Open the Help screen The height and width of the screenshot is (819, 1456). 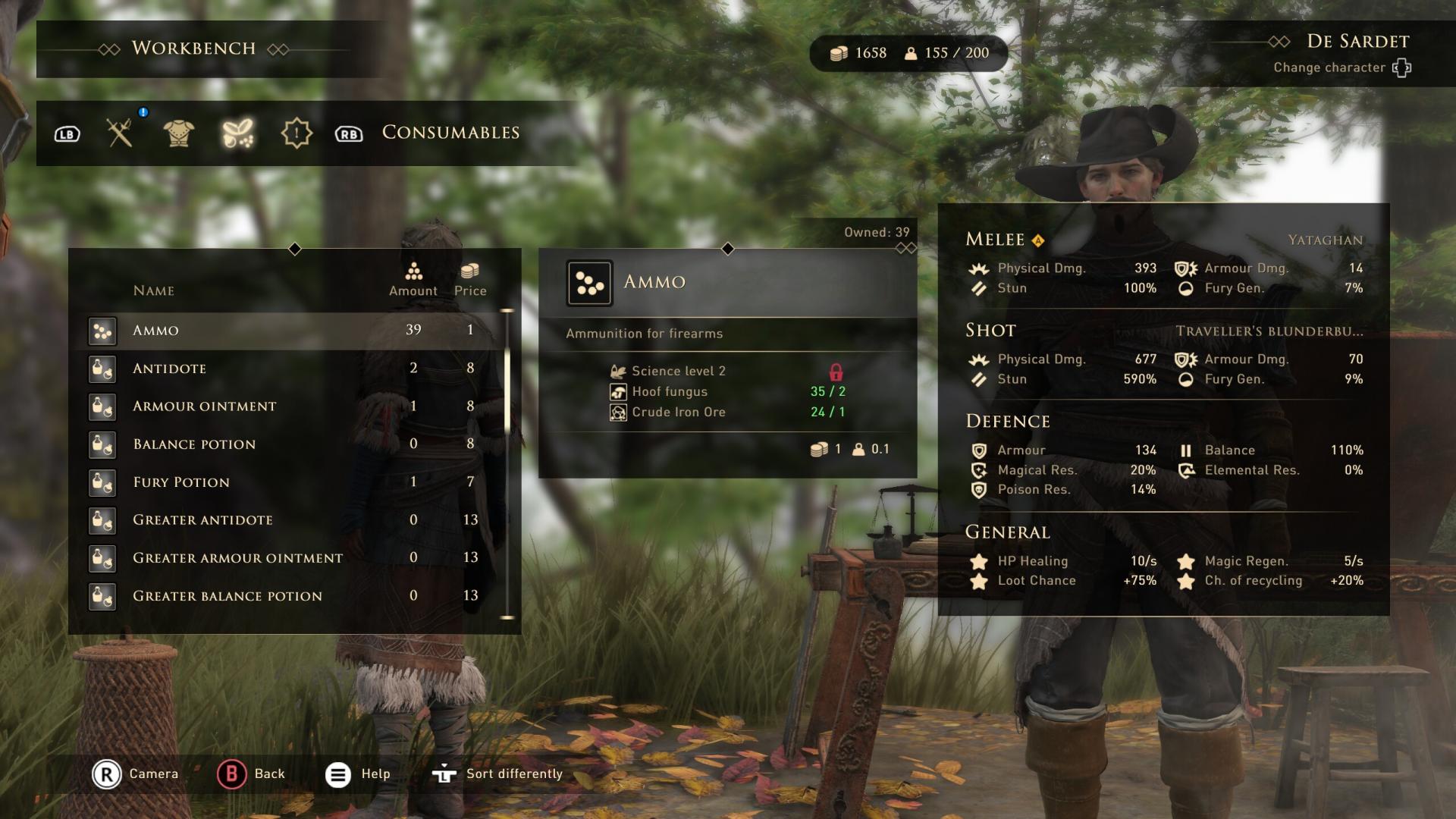click(x=358, y=774)
